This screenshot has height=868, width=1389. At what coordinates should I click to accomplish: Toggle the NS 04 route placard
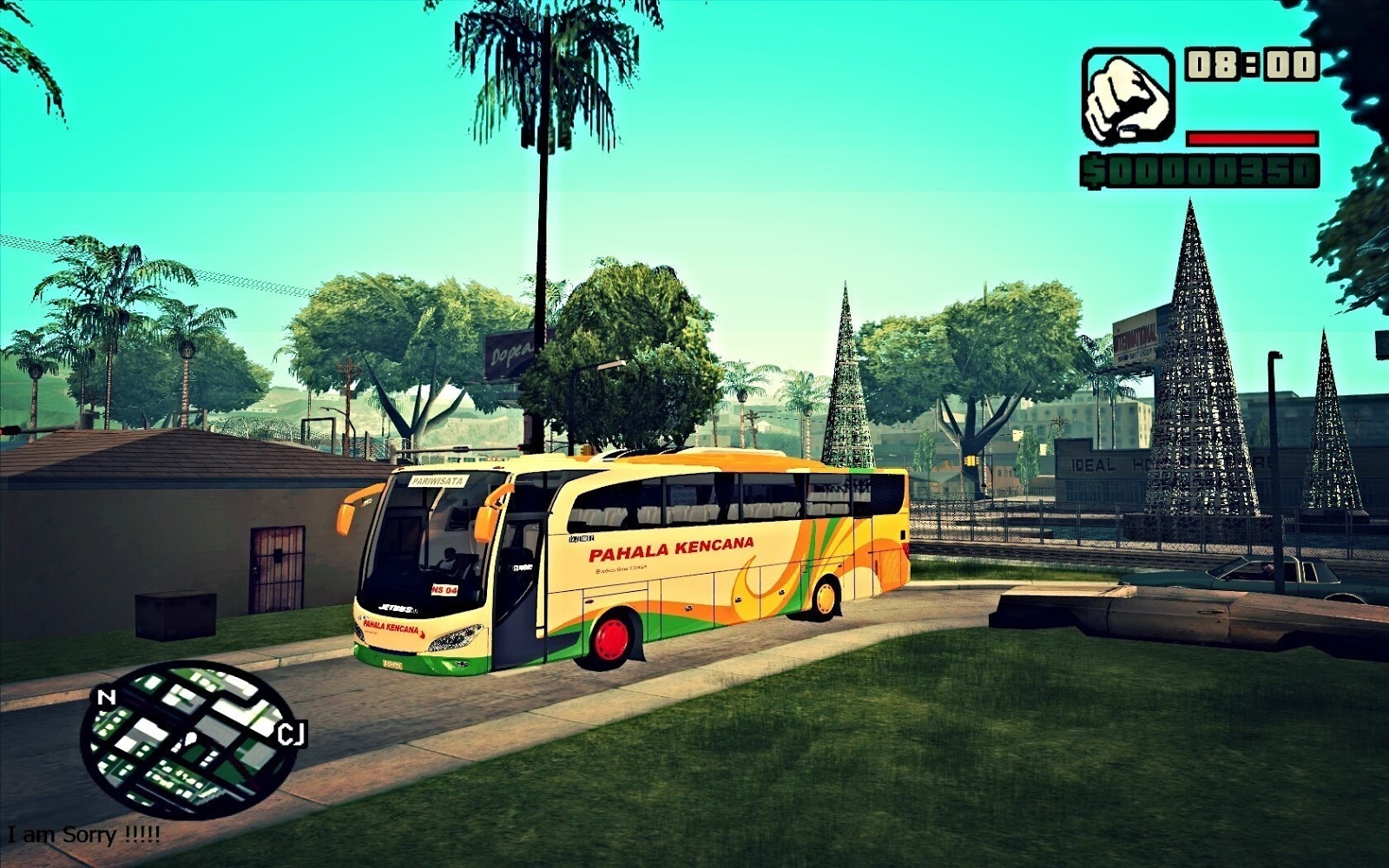click(445, 589)
